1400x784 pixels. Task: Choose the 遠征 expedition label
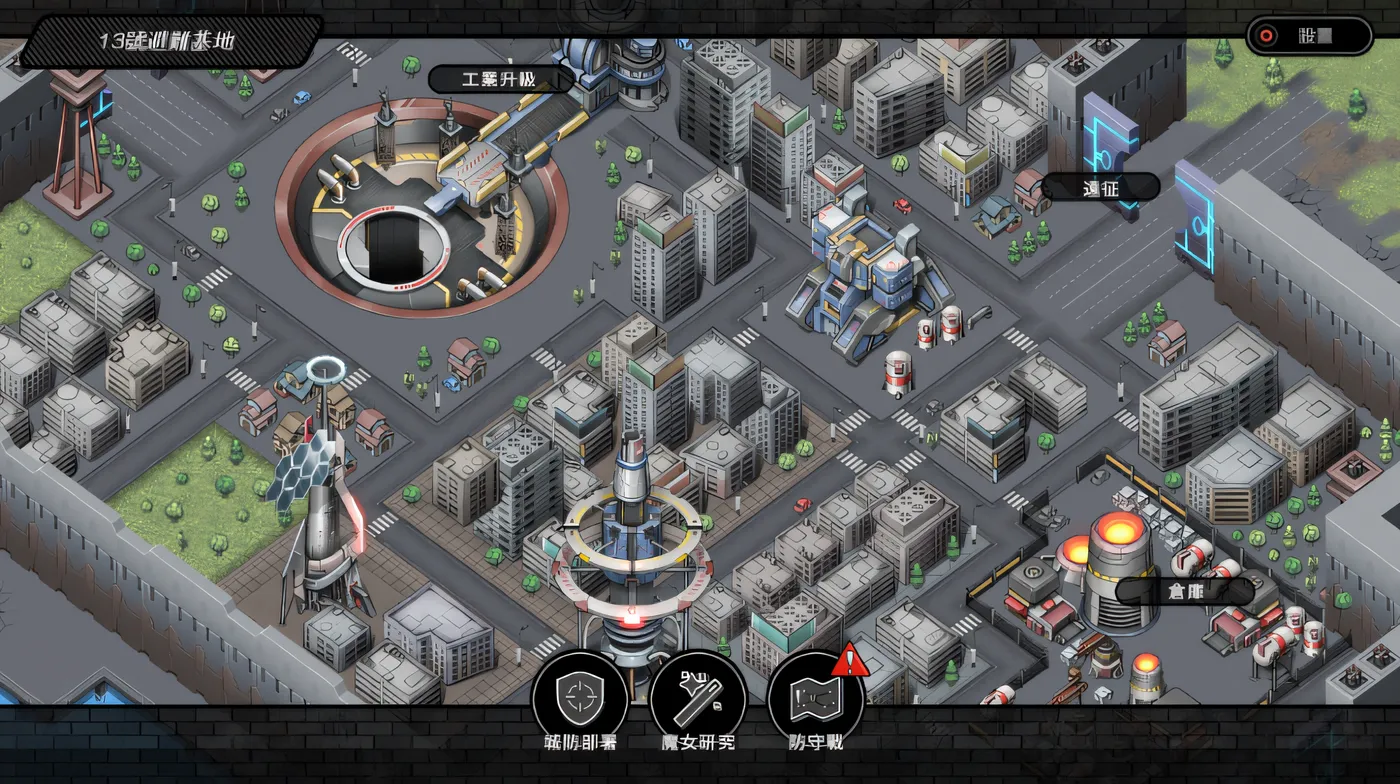click(1100, 187)
